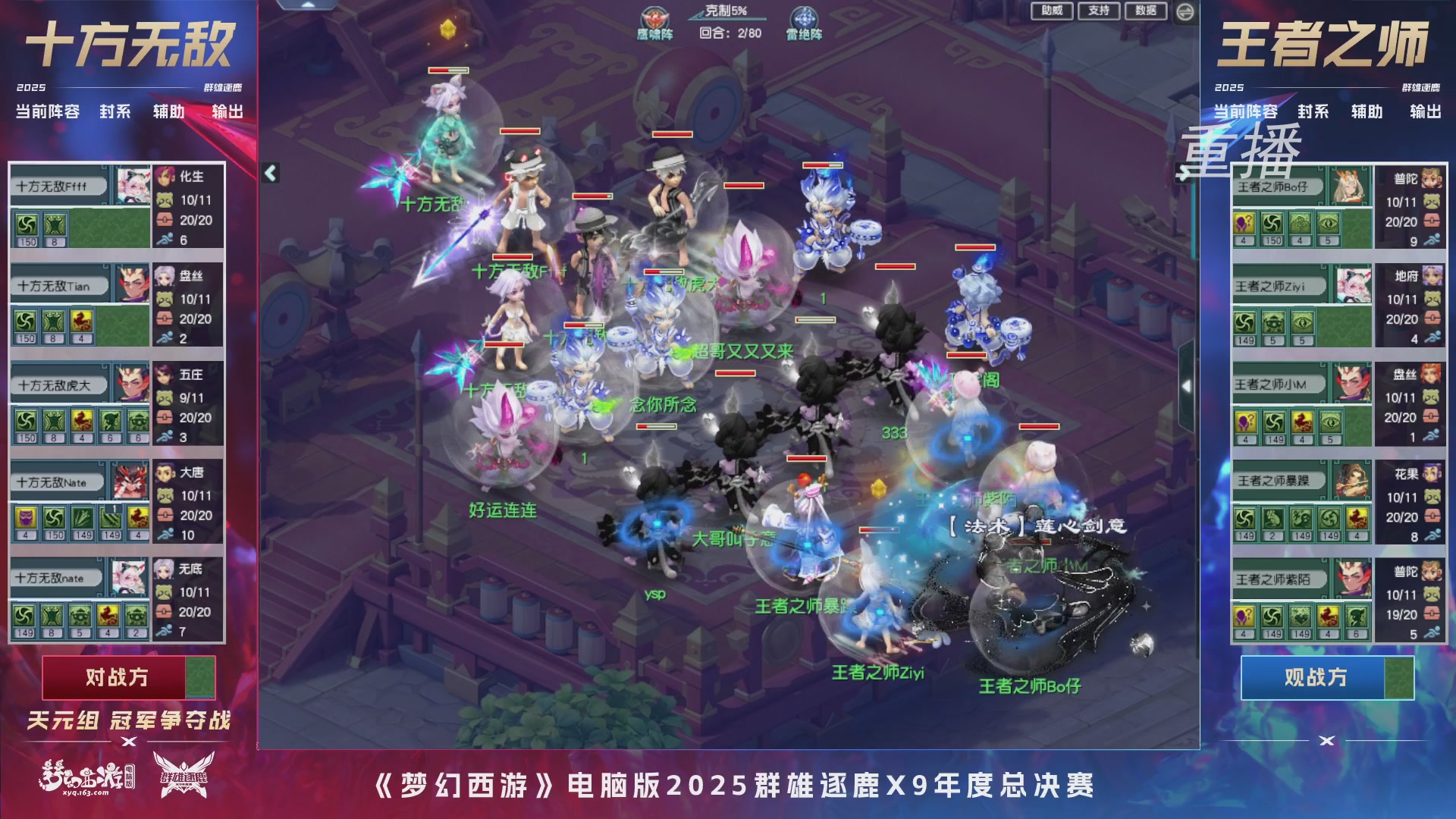Switch to the 输出 tab under 十方无敌
The width and height of the screenshot is (1456, 819).
coord(224,112)
